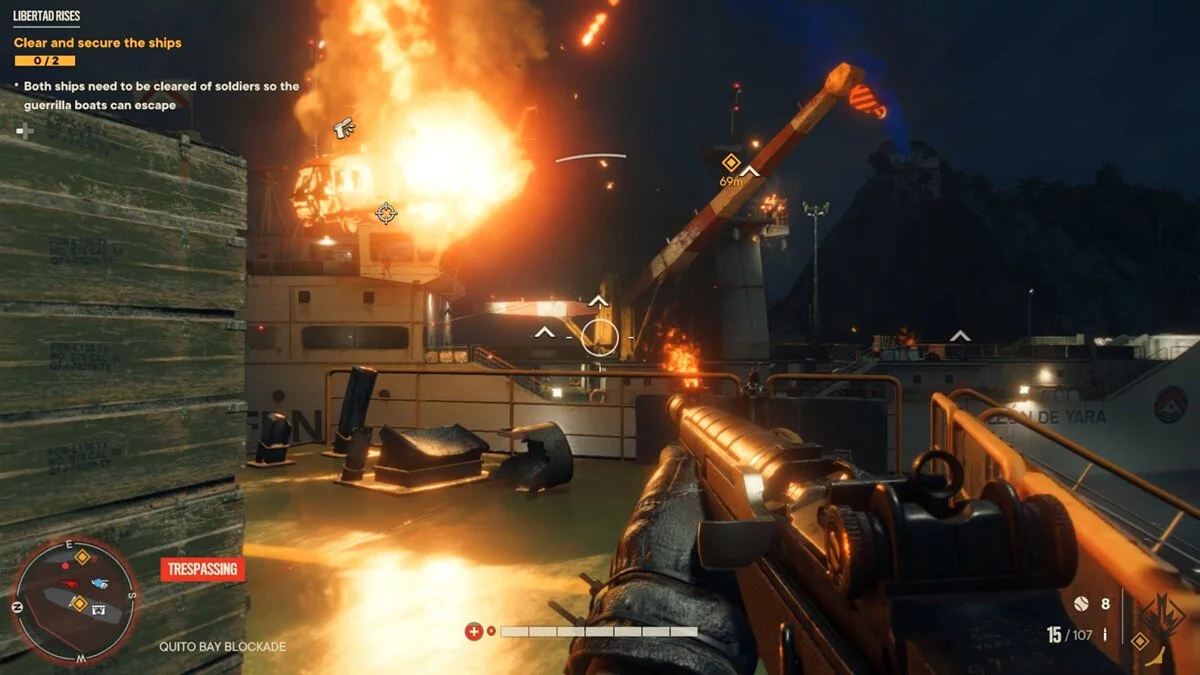Viewport: 1200px width, 675px height.
Task: Select the 69m objective waypoint marker
Action: coord(731,163)
